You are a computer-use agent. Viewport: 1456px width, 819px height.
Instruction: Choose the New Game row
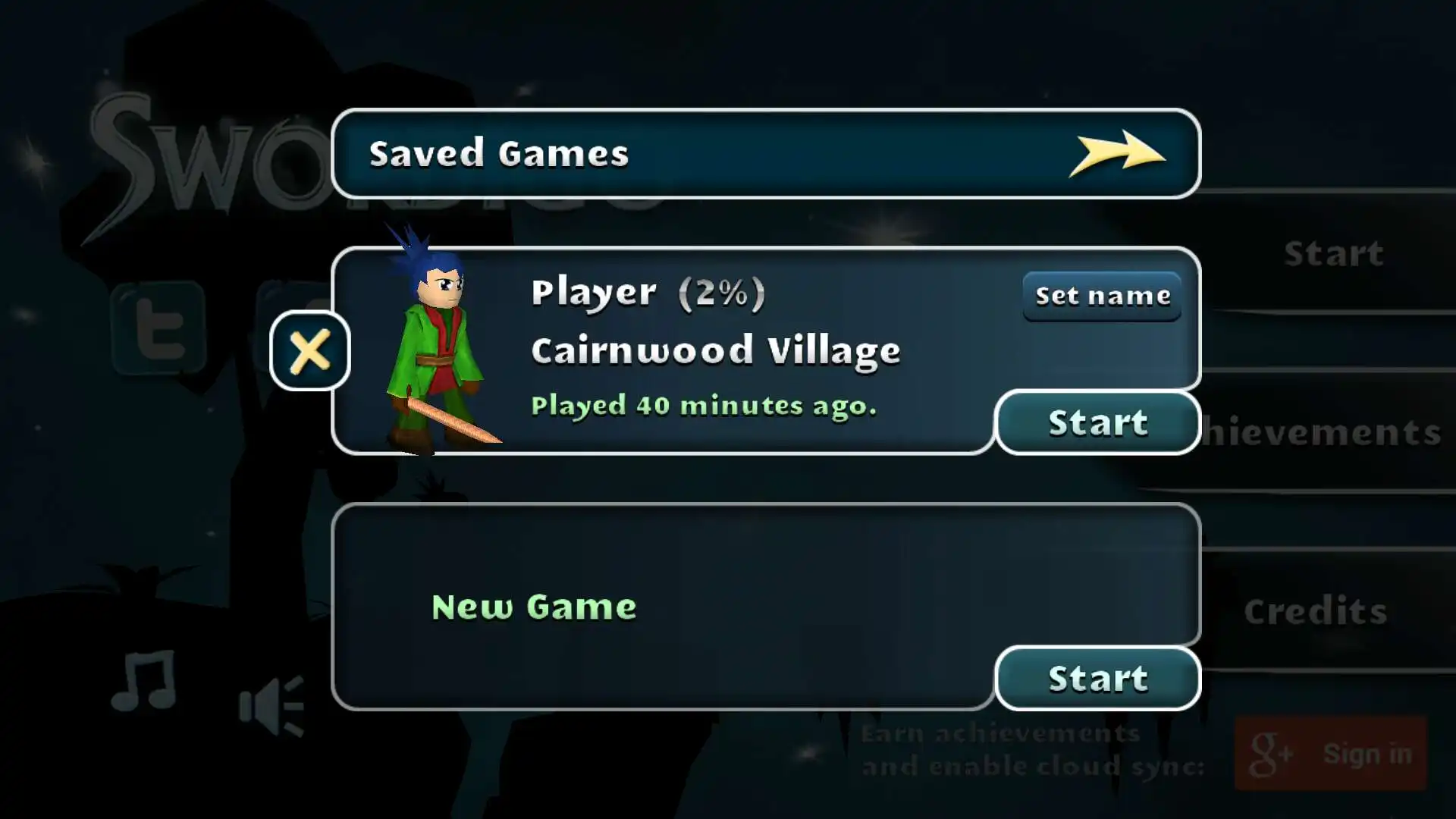point(660,605)
